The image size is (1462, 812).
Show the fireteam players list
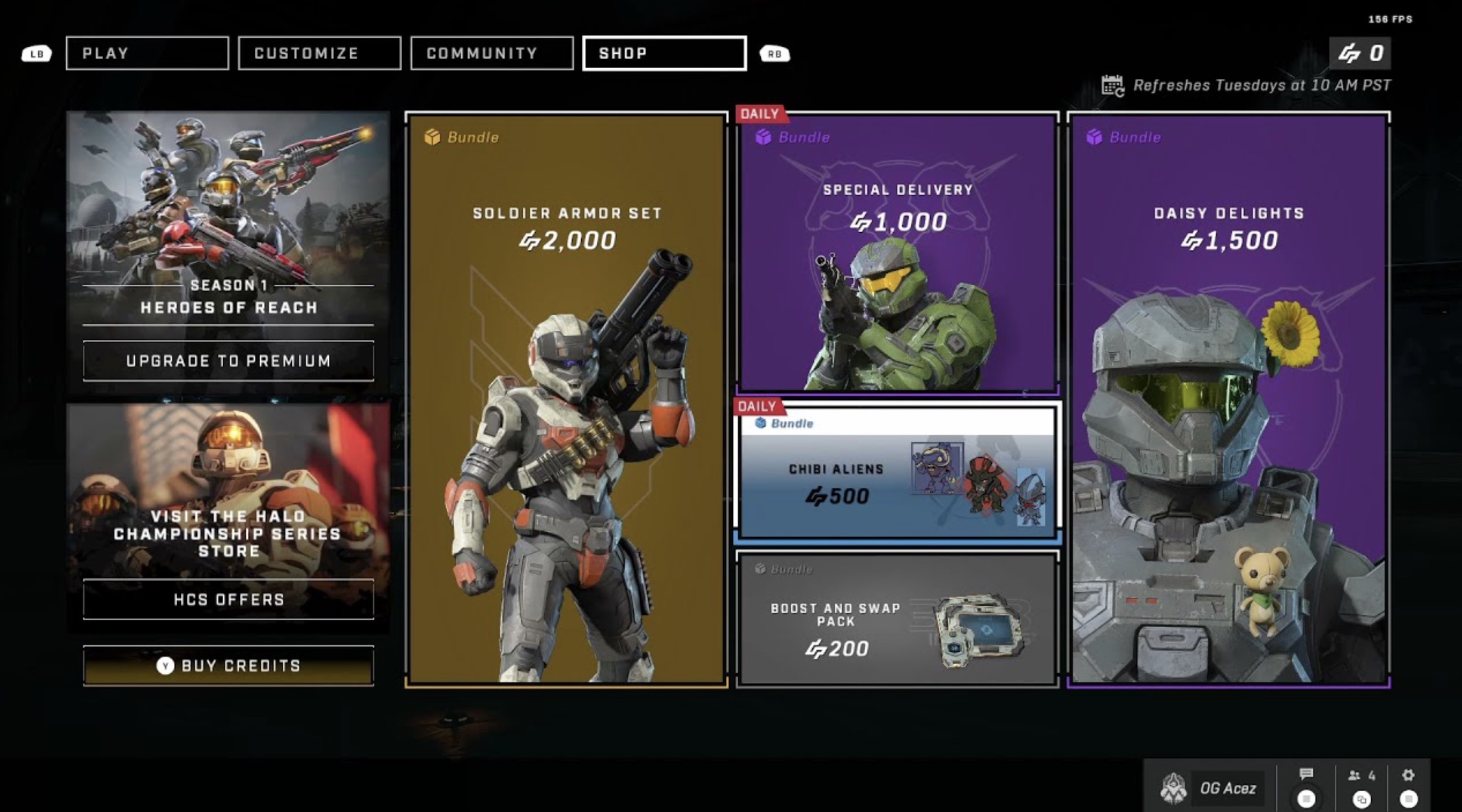(1361, 776)
